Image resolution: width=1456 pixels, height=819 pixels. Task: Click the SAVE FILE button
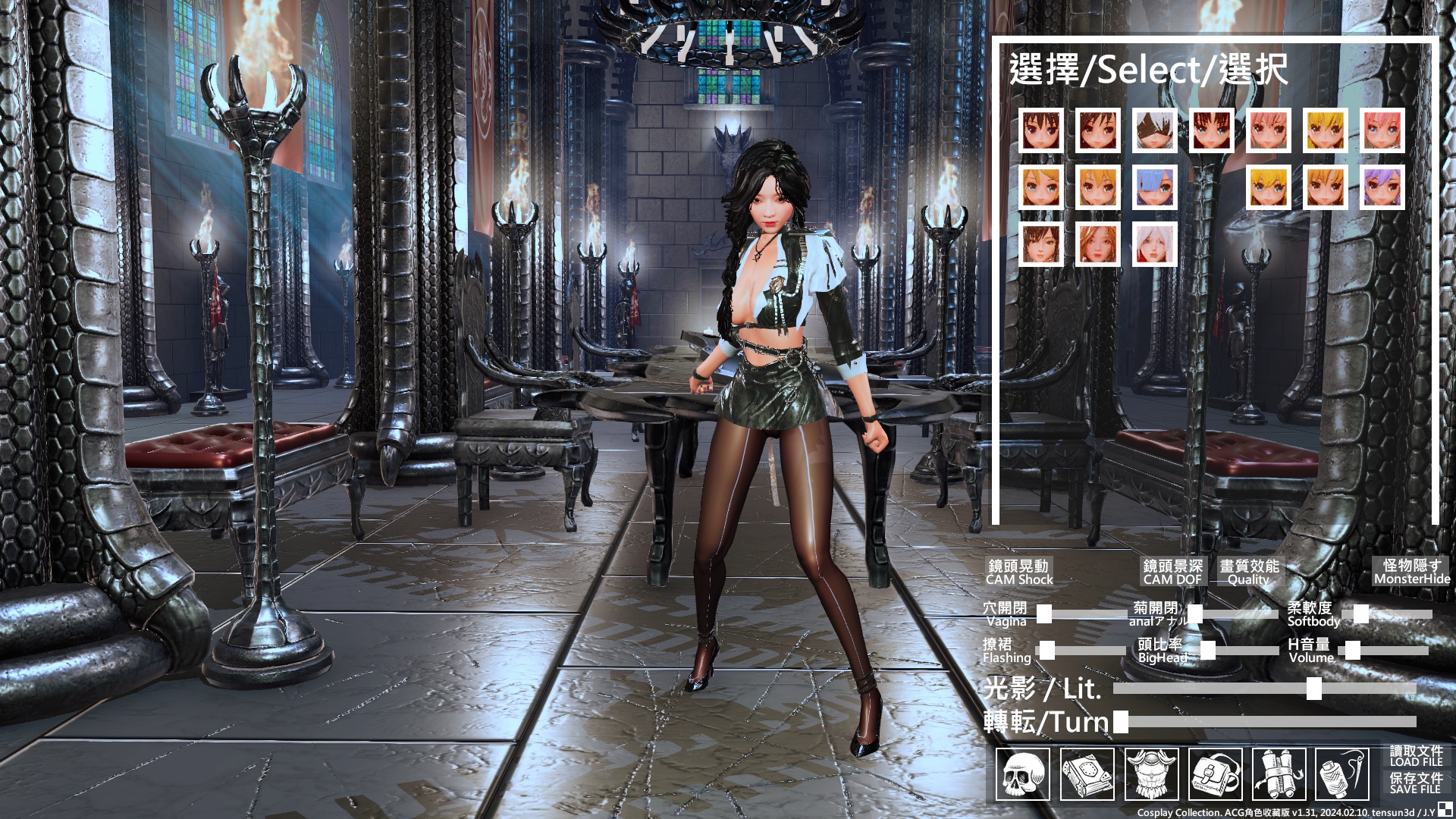1415,783
